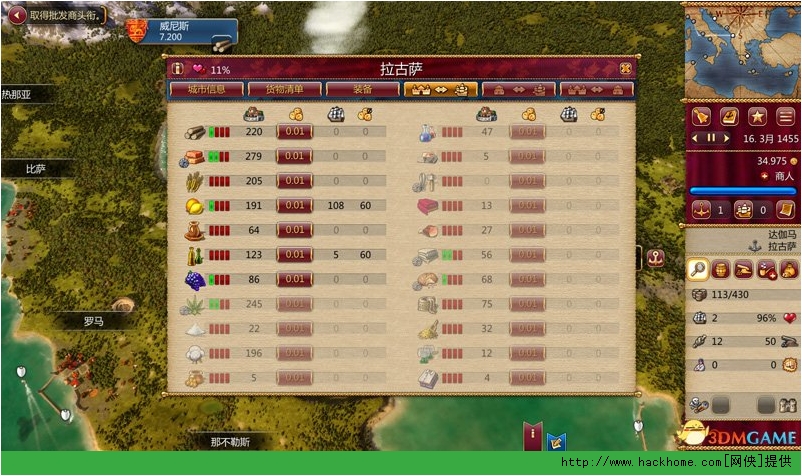Click the magnifying glass convoy tab
Screen dimensions: 802x476
[699, 268]
